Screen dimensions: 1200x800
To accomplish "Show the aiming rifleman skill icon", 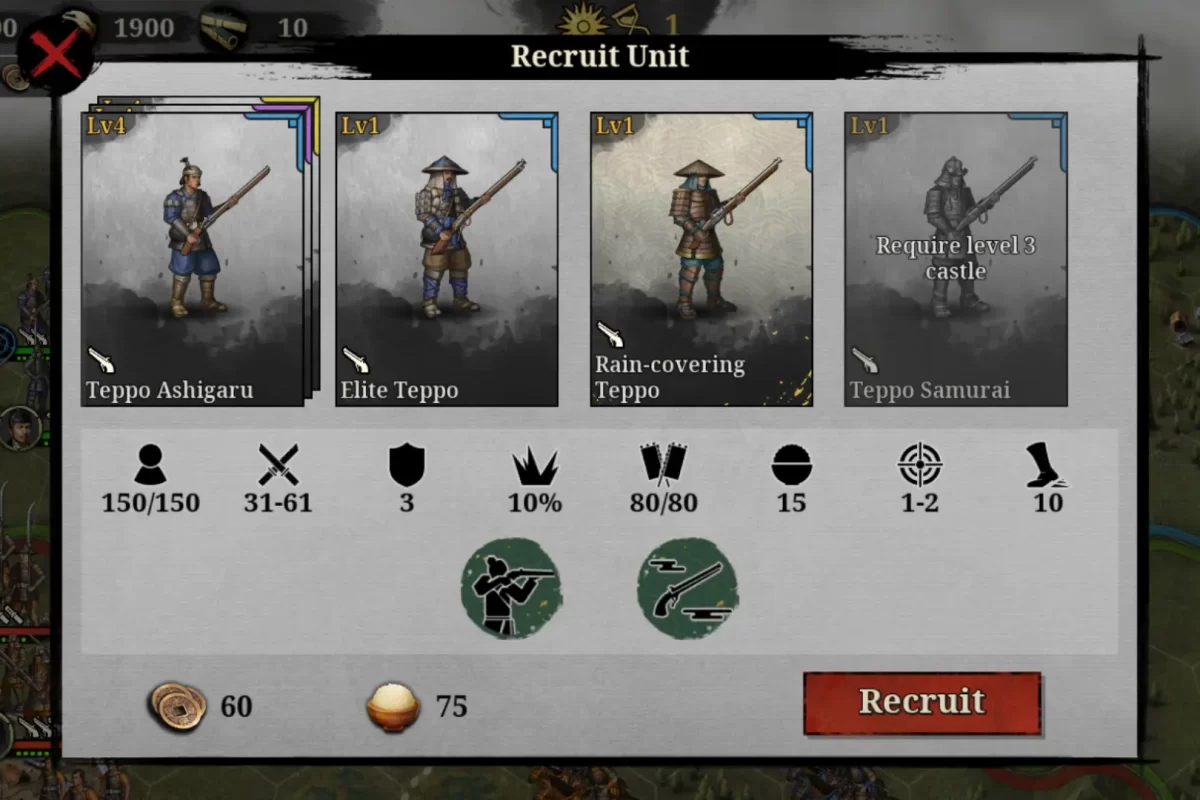I will (x=511, y=588).
